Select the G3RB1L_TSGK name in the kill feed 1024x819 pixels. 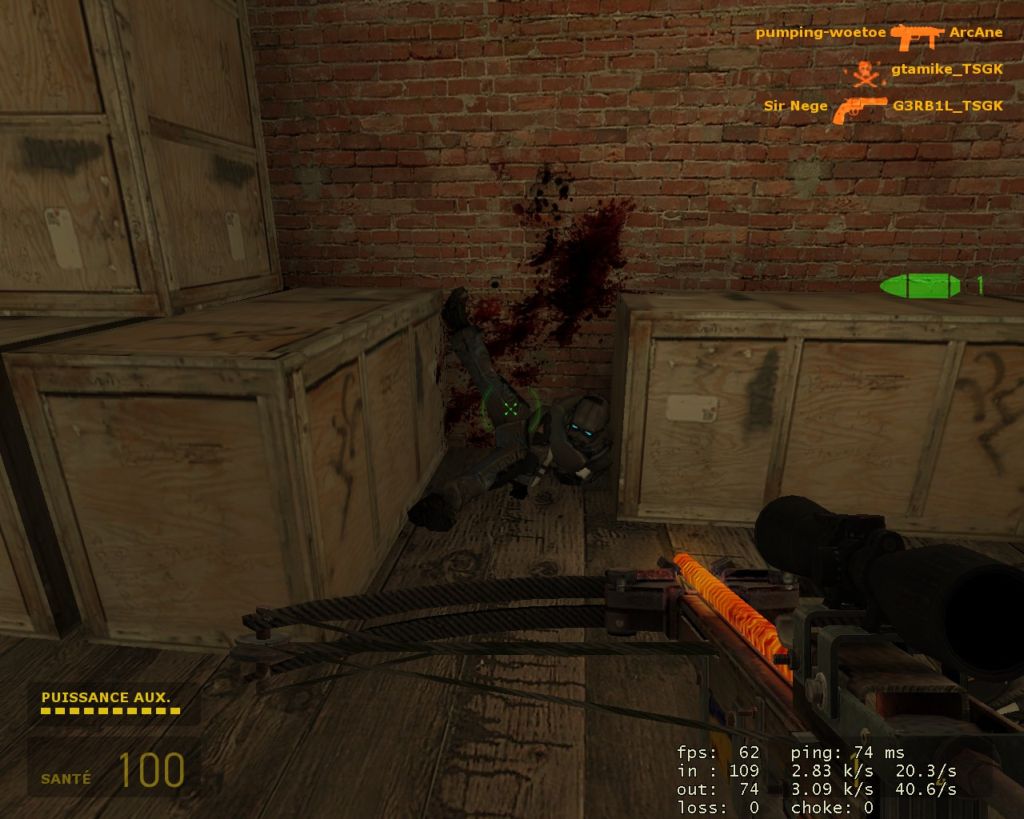(947, 106)
